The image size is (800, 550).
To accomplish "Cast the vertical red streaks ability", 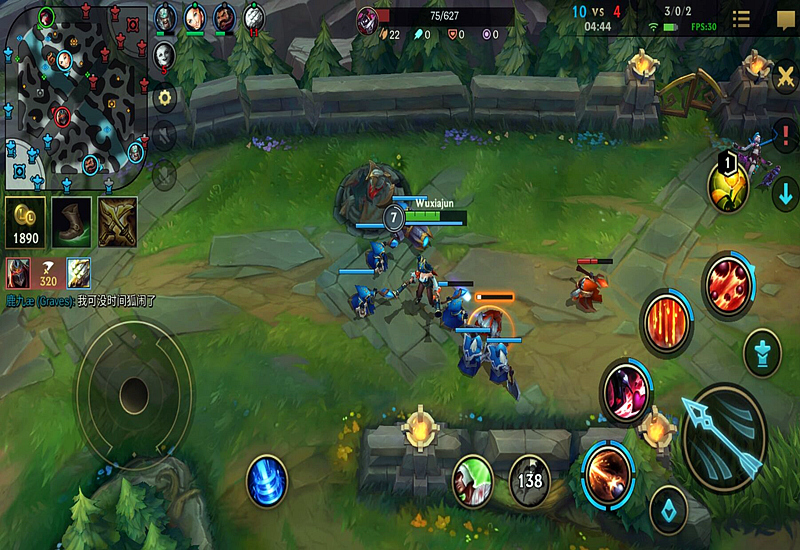I will click(667, 322).
